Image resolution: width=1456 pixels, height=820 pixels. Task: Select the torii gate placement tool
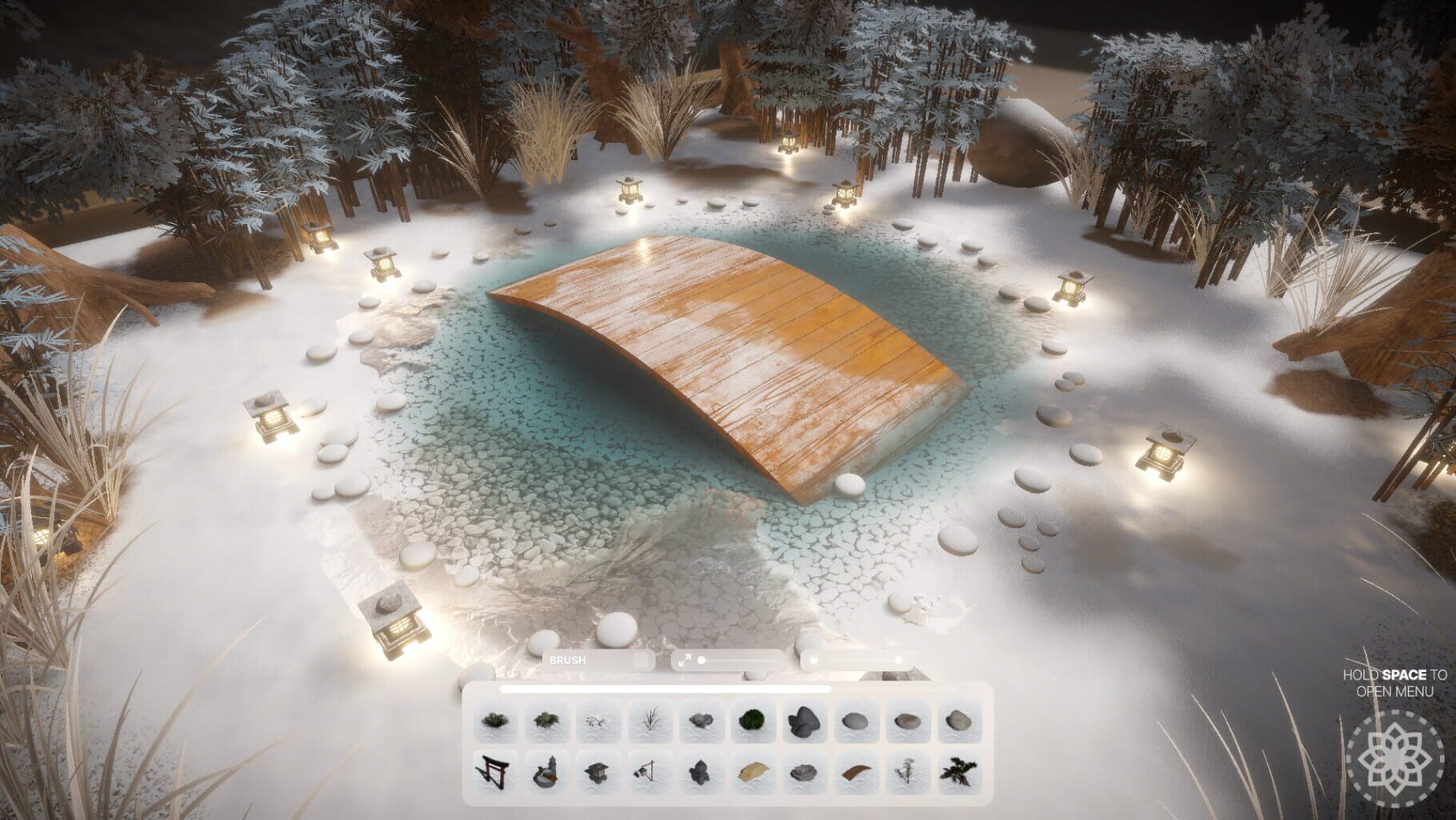[494, 772]
